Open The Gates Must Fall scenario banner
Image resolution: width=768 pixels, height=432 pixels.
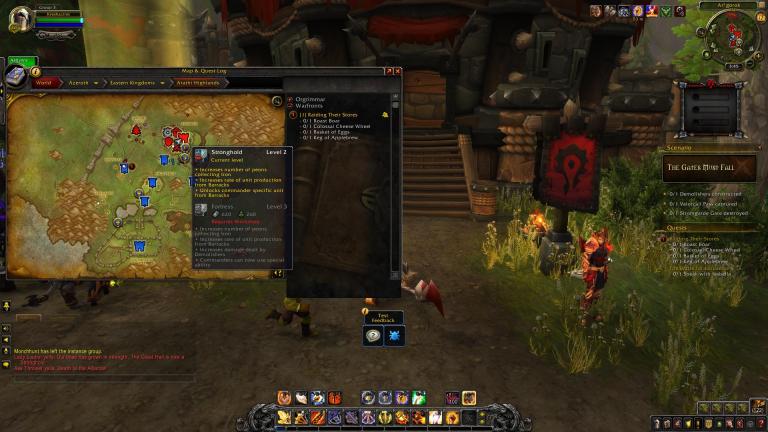[710, 167]
